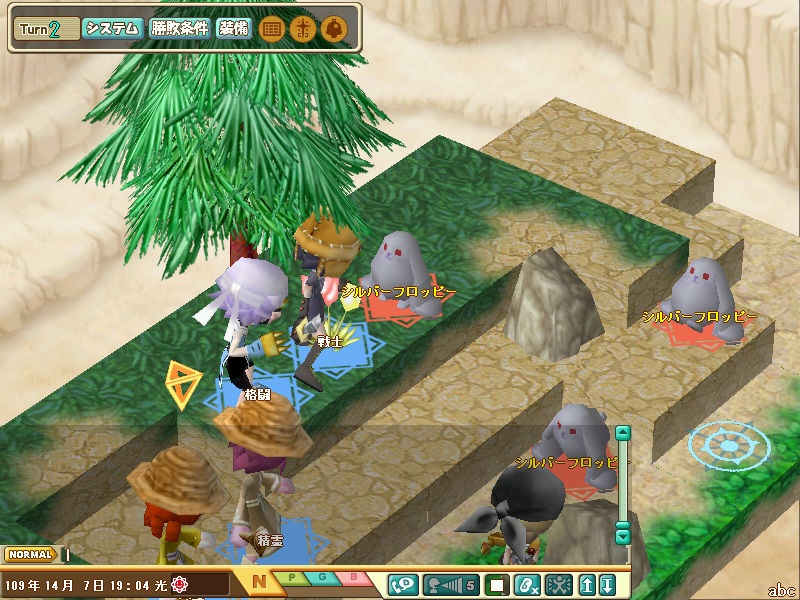This screenshot has width=800, height=600.
Task: Switch to the green P chat tab
Action: [290, 578]
